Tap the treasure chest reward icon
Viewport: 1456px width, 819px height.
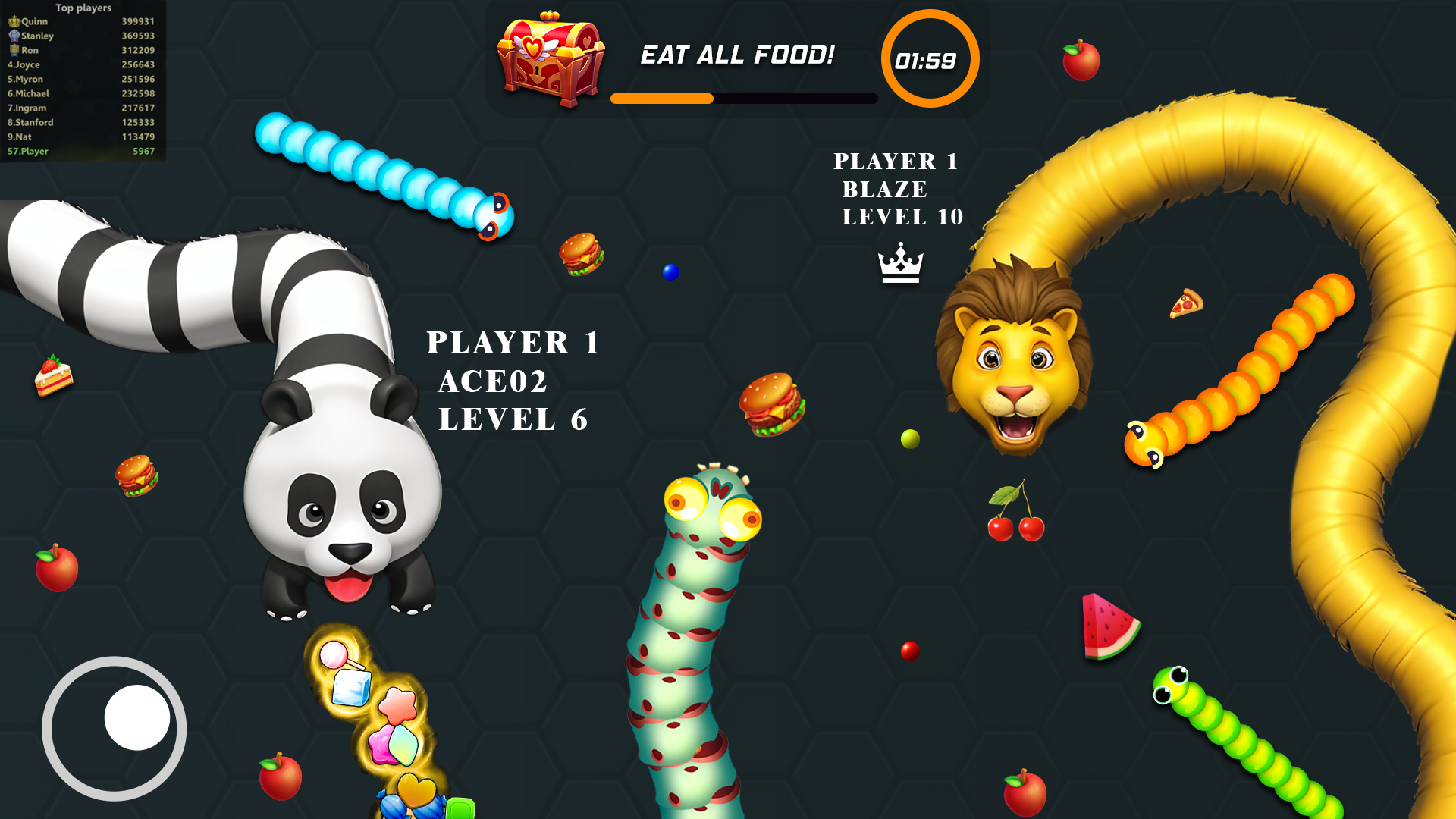click(x=548, y=57)
